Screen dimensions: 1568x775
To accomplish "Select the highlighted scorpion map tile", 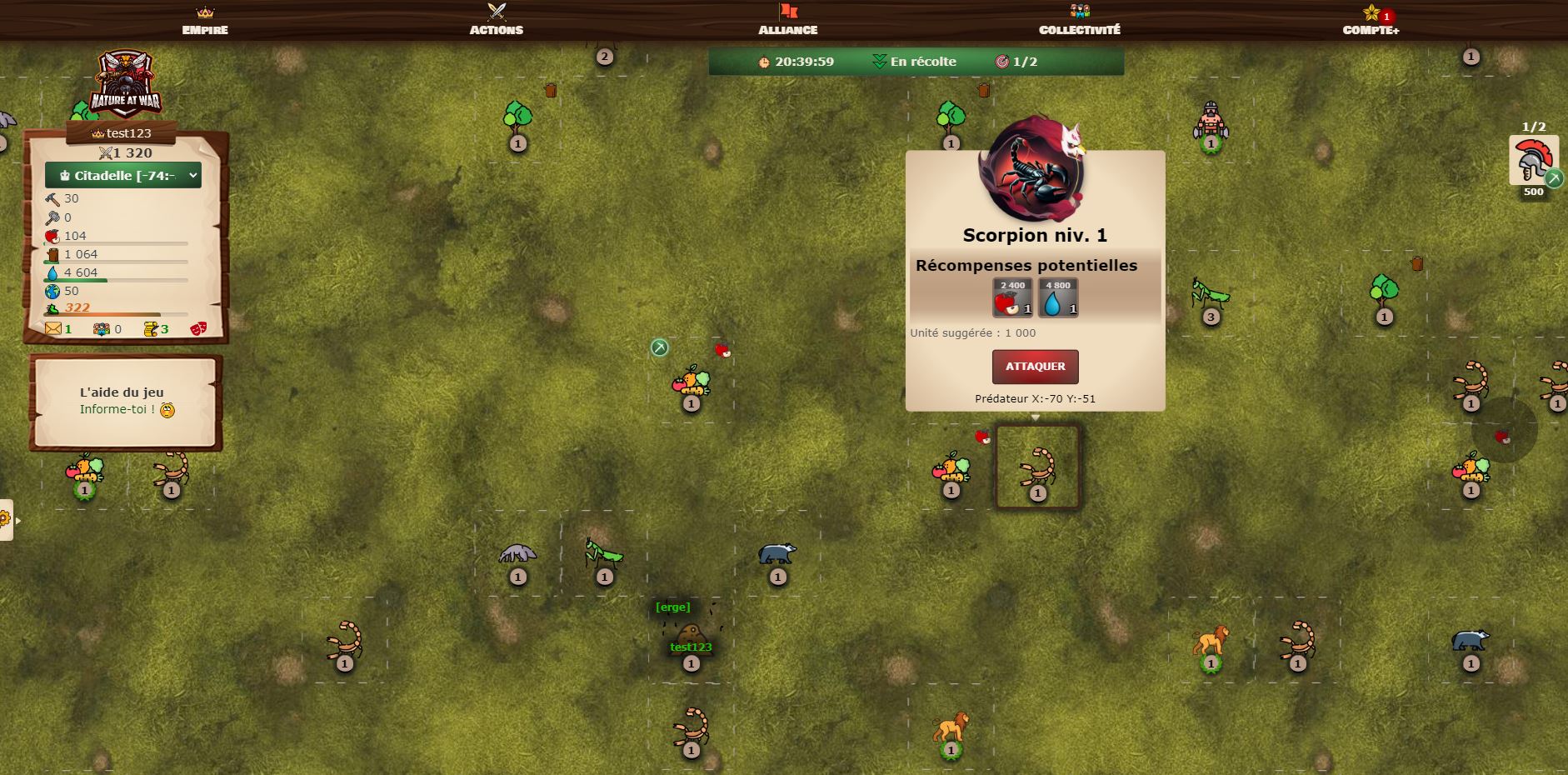I will [1037, 467].
